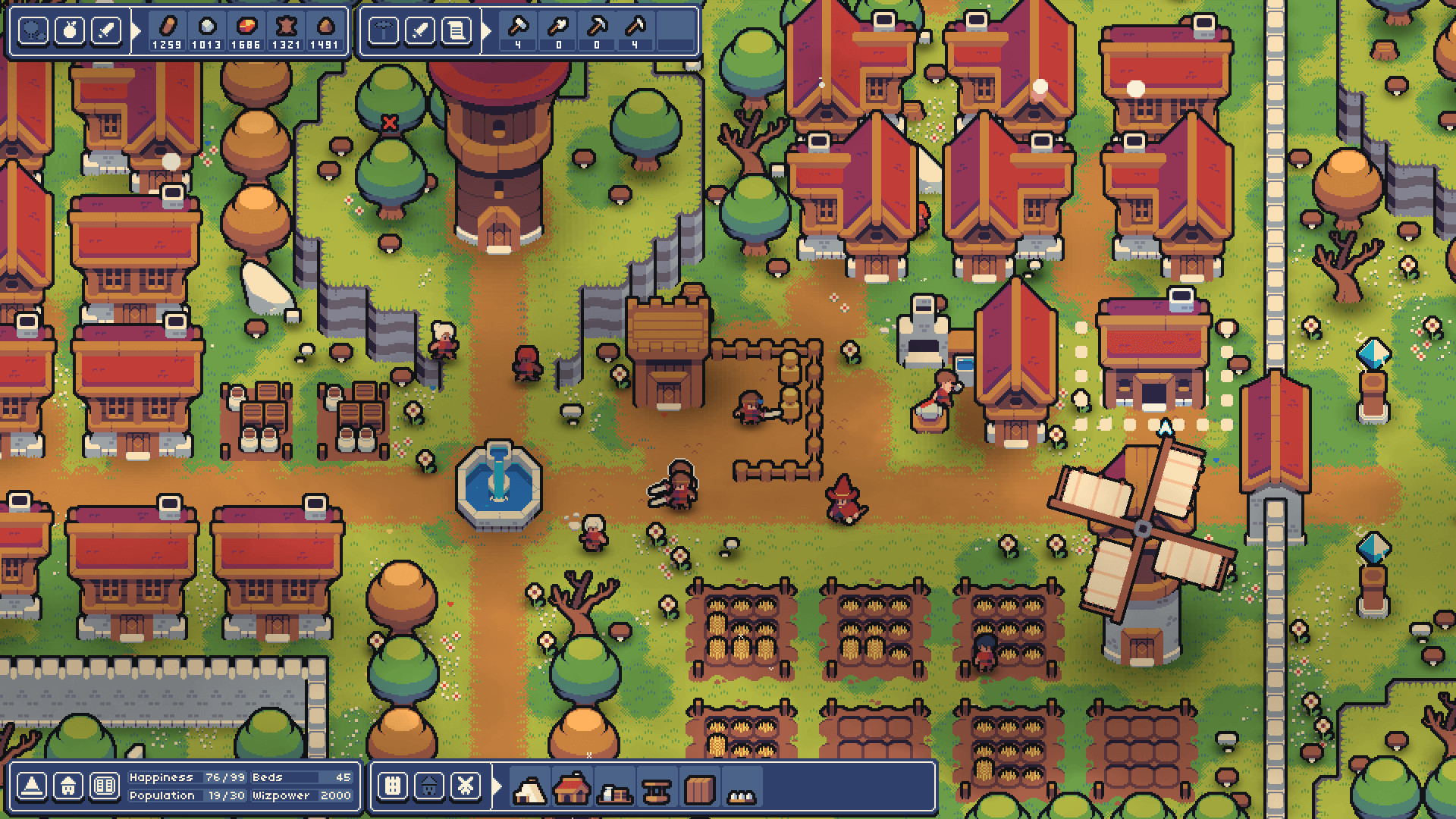Expand the arrow next to resource counters
1456x819 pixels.
135,29
